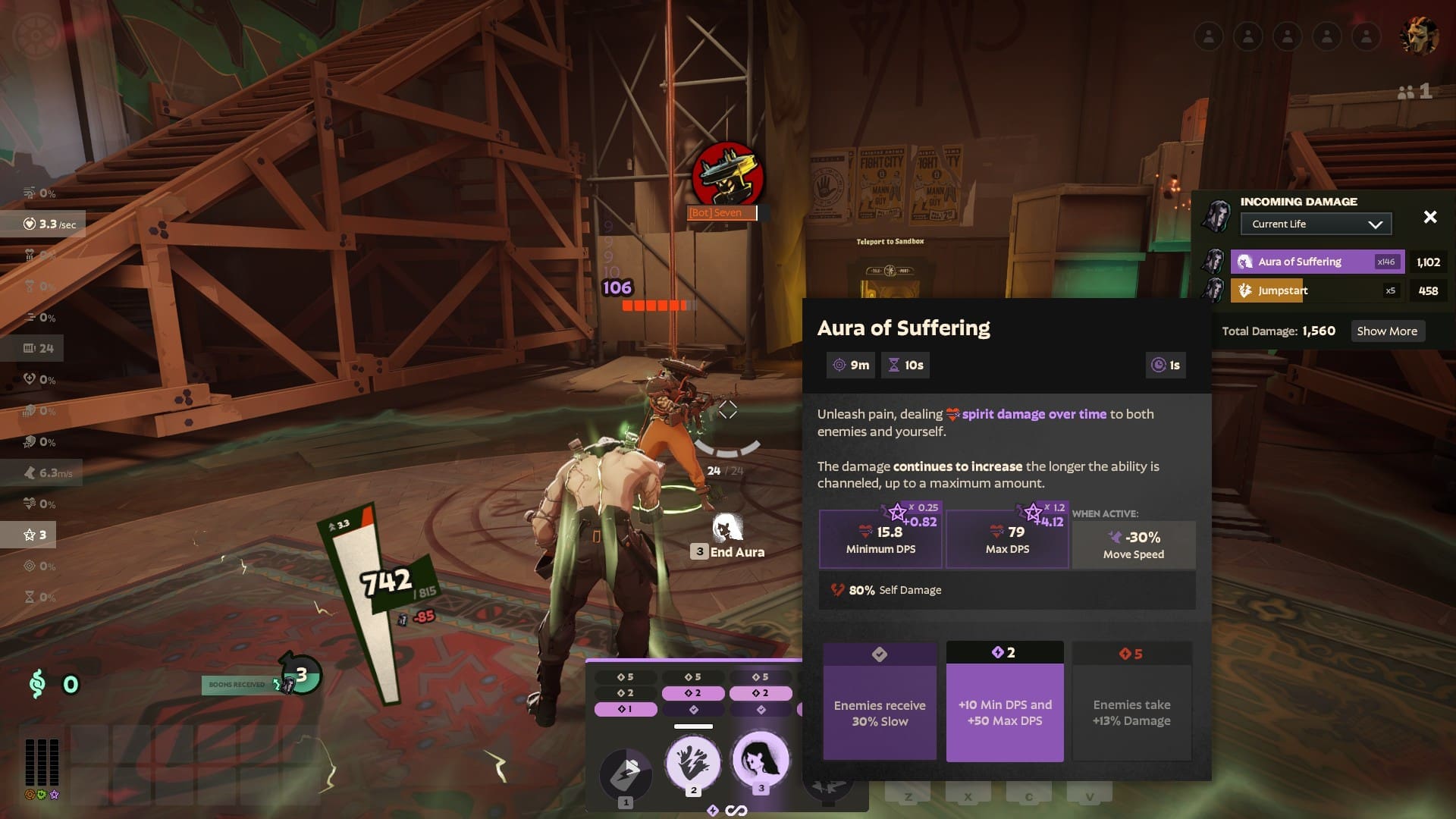1456x819 pixels.
Task: Close the Incoming Damage panel
Action: click(1430, 218)
